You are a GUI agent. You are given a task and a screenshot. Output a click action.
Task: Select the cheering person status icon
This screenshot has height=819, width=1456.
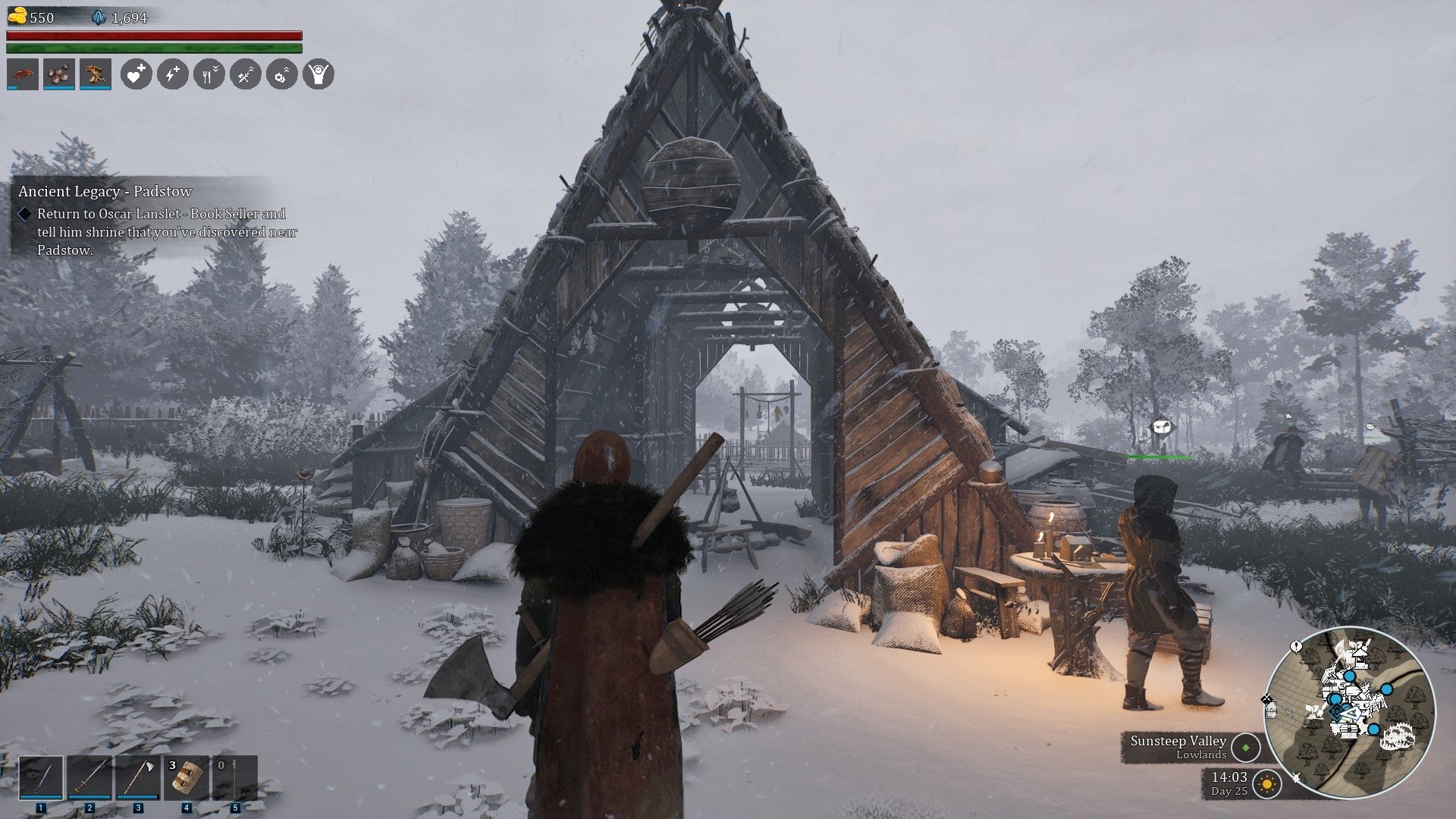[318, 74]
